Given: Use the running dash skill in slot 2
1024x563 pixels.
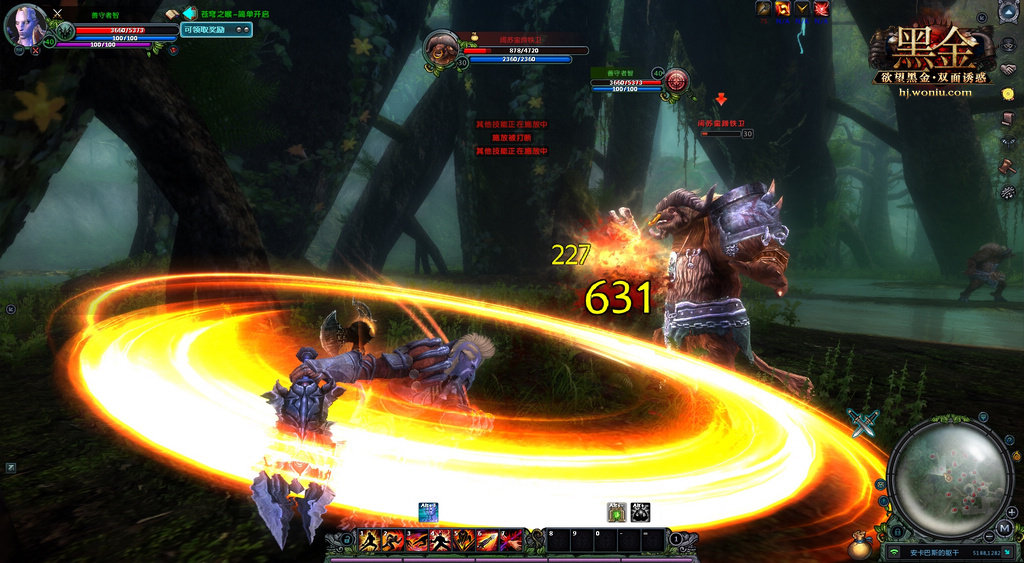Looking at the screenshot, I should pos(391,541).
